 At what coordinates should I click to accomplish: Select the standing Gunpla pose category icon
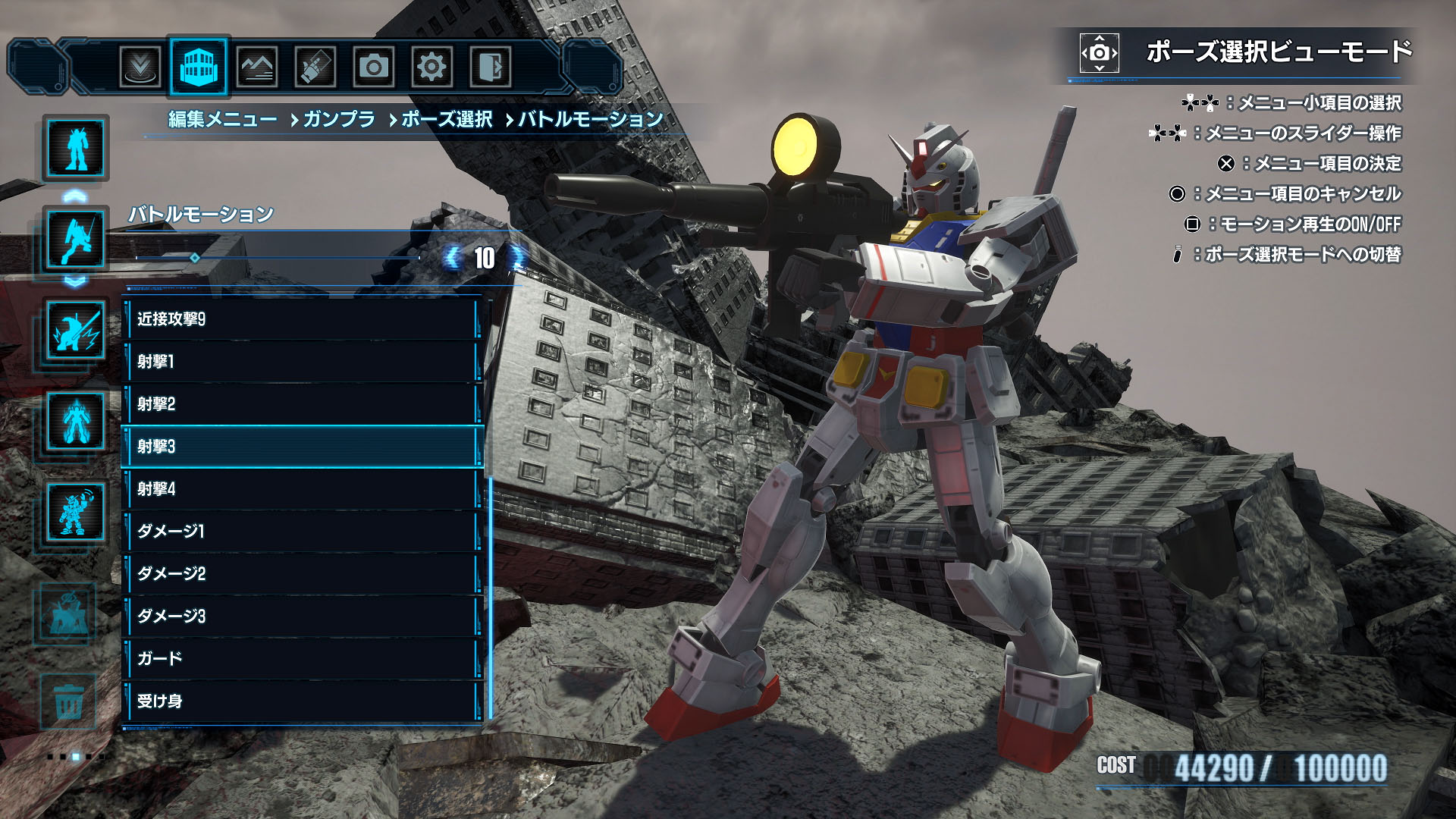[x=76, y=149]
